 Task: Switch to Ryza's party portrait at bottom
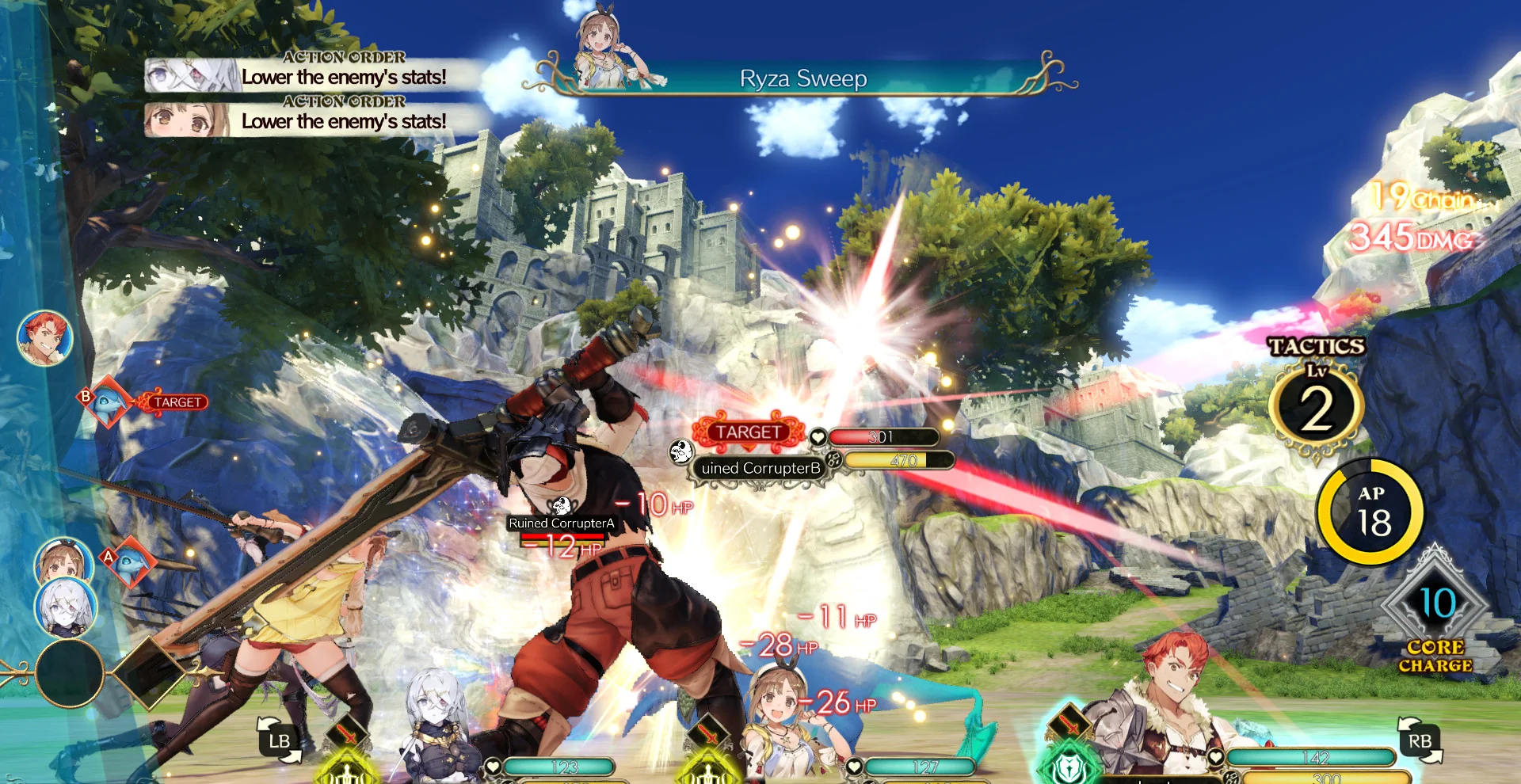780,725
